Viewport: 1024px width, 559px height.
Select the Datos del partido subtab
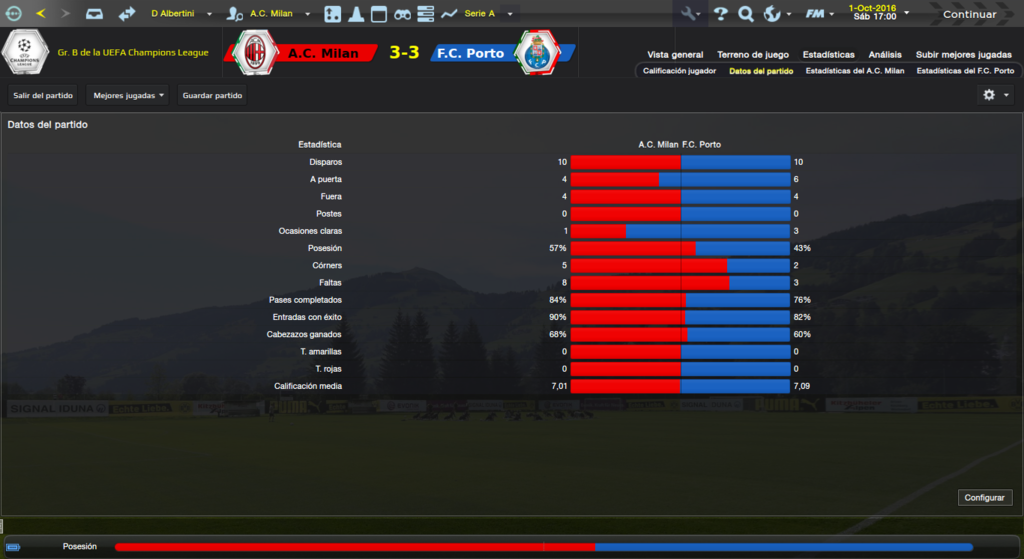[761, 72]
